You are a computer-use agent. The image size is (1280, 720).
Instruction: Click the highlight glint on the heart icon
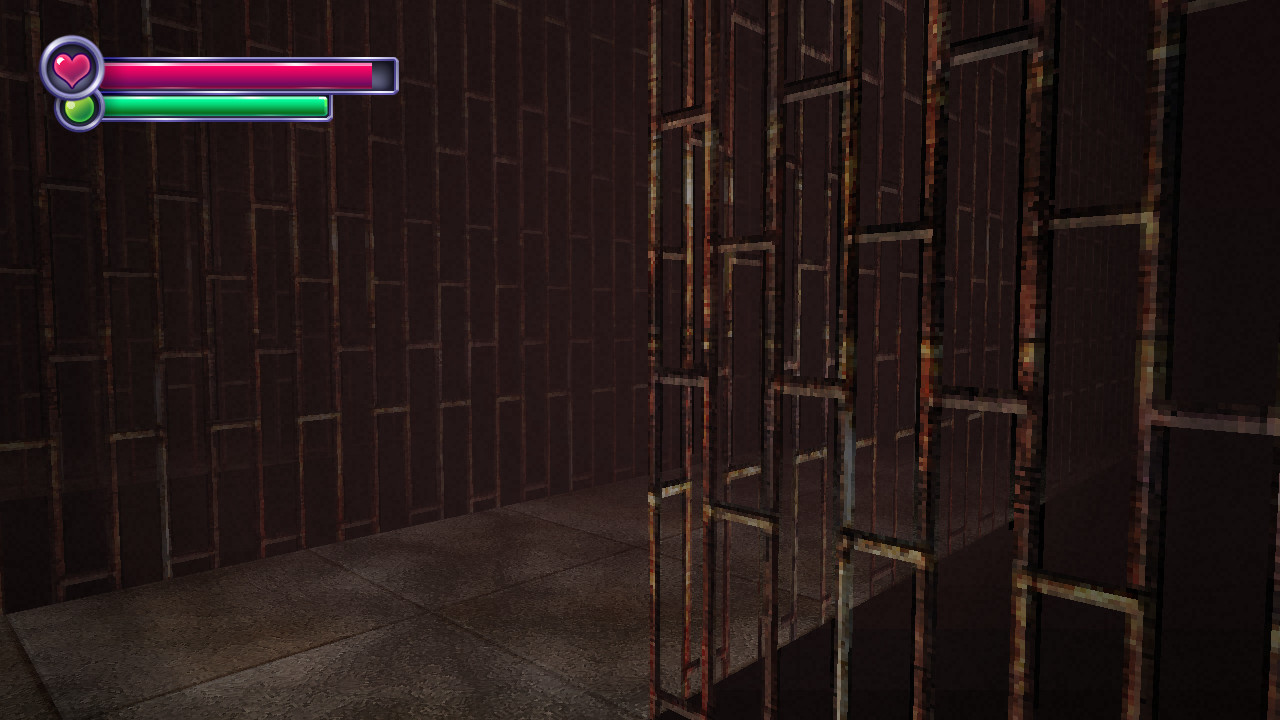click(x=60, y=59)
